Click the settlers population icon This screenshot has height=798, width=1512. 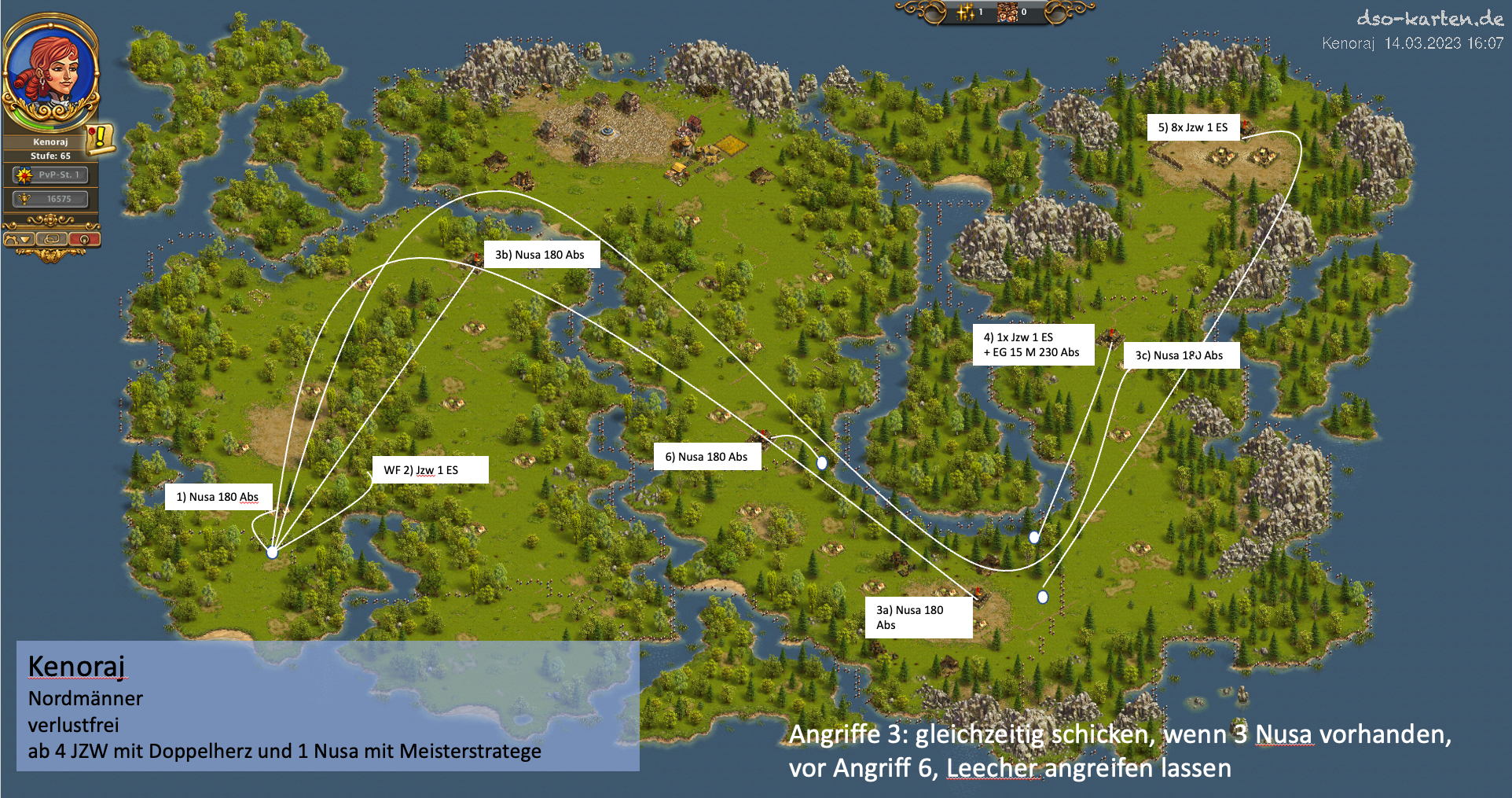click(x=1007, y=12)
